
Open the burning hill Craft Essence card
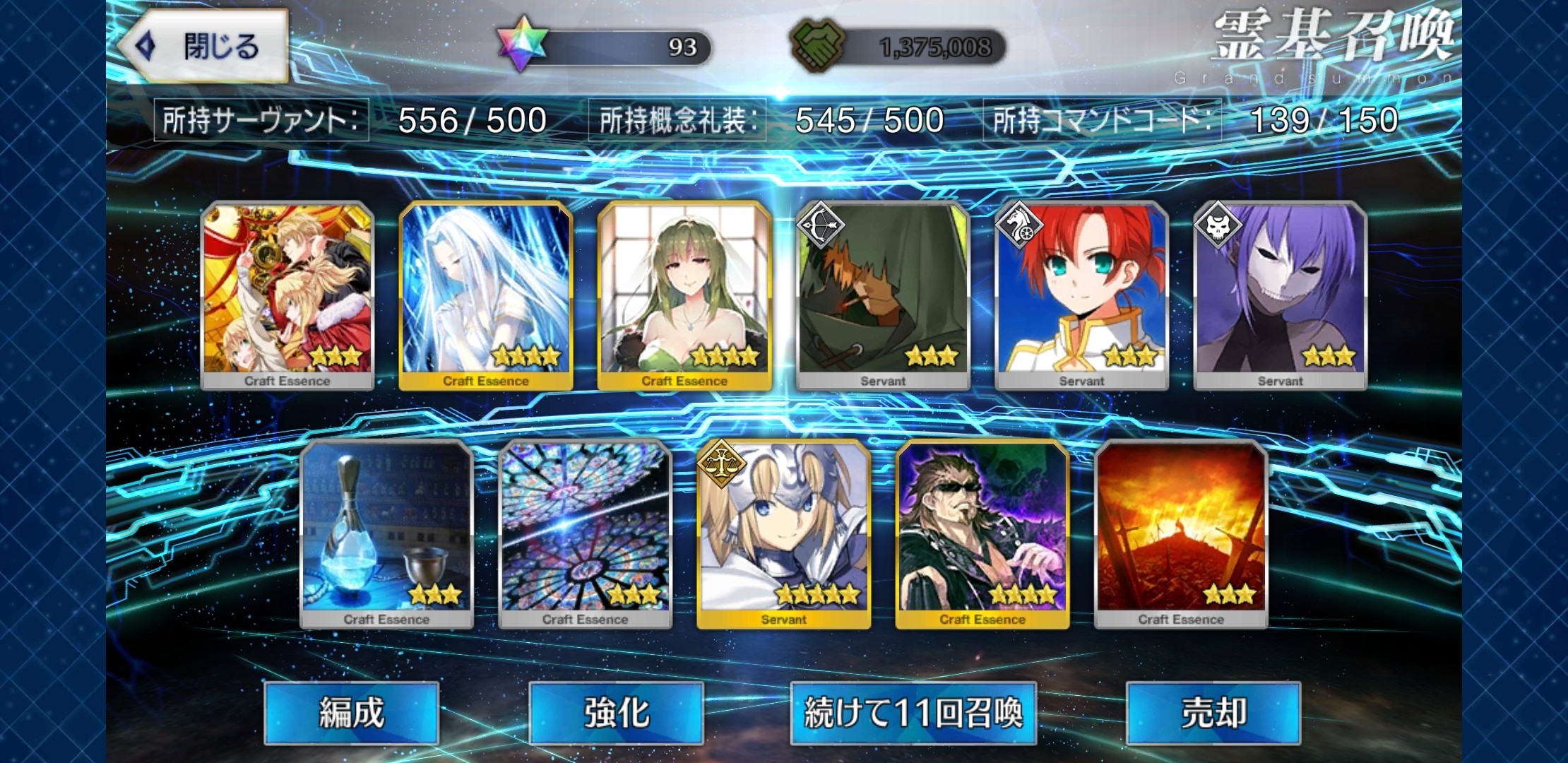pos(1181,533)
